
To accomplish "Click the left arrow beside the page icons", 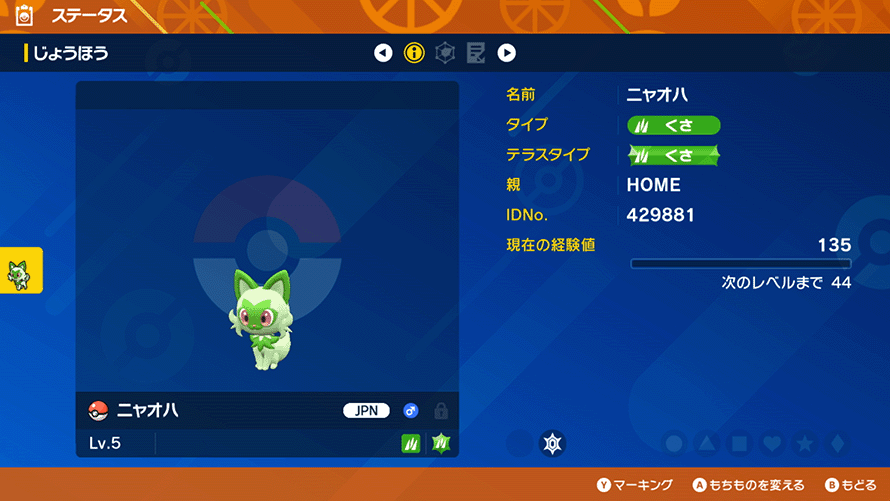I will pyautogui.click(x=383, y=53).
